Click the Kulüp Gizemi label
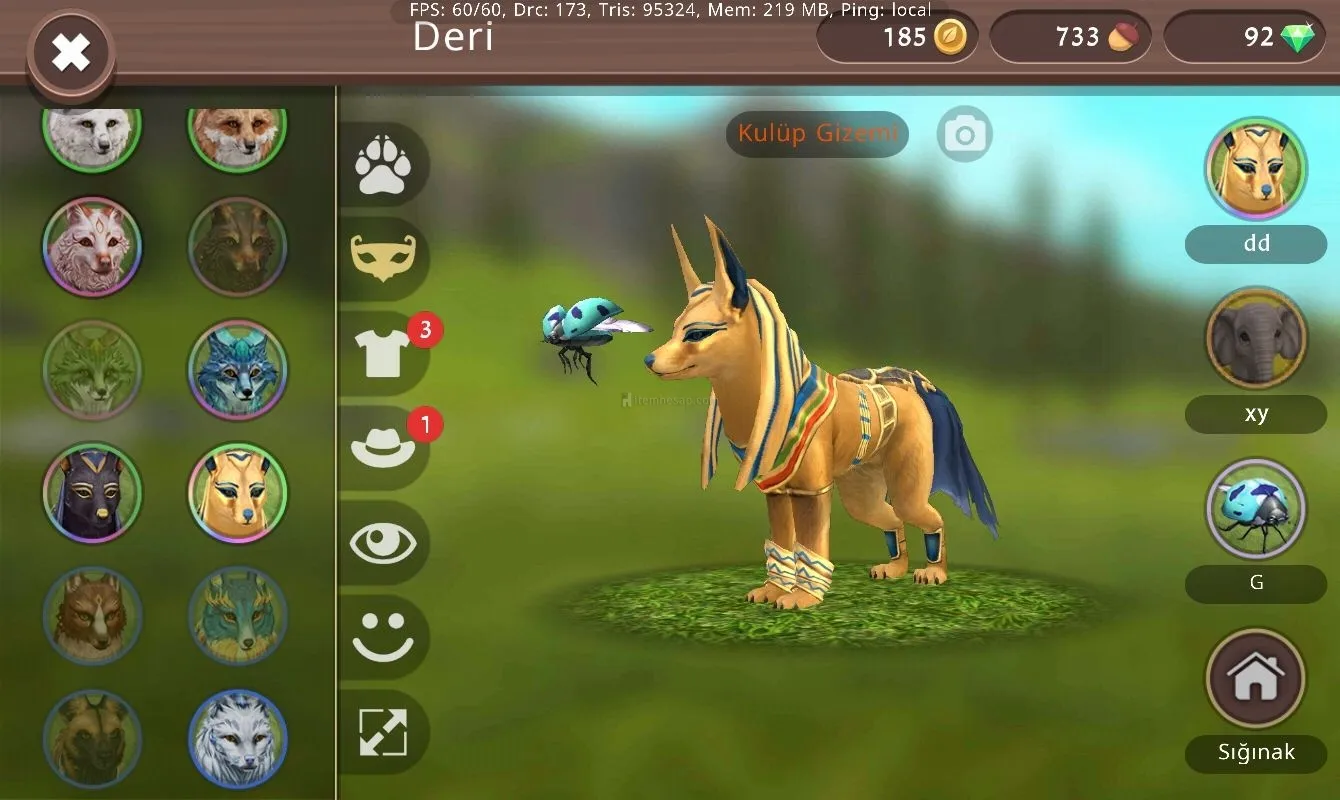The height and width of the screenshot is (800, 1340). click(817, 134)
